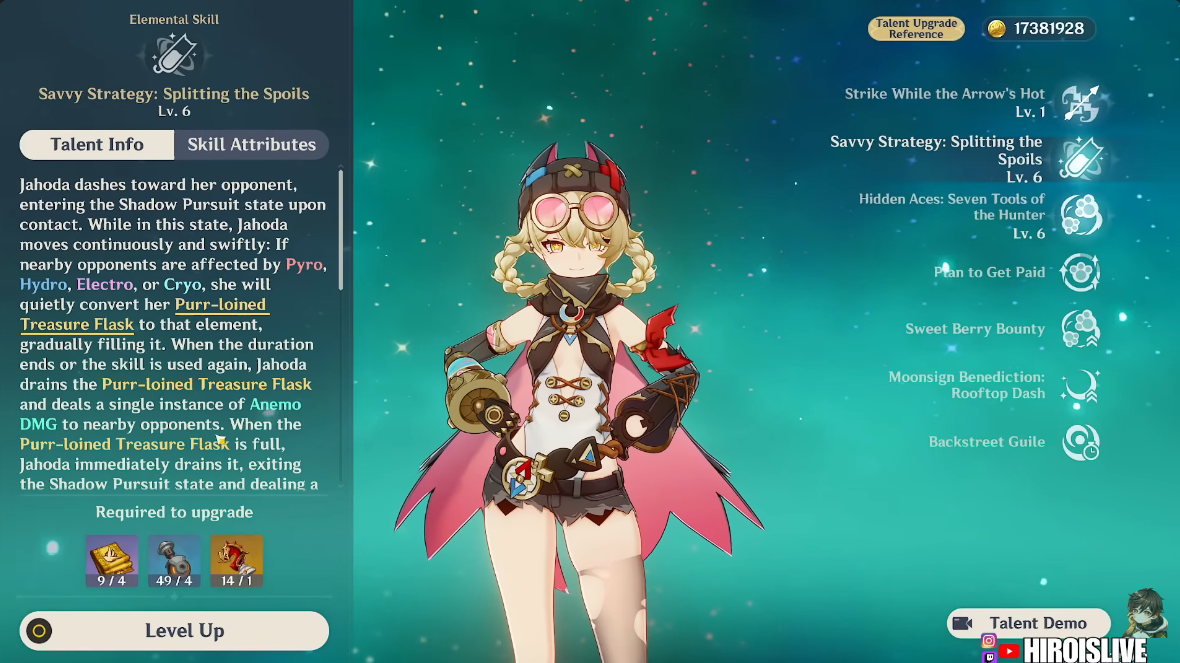Screen dimensions: 1180x663
Task: View the Plan to Get Paid passive
Action: coord(1080,272)
